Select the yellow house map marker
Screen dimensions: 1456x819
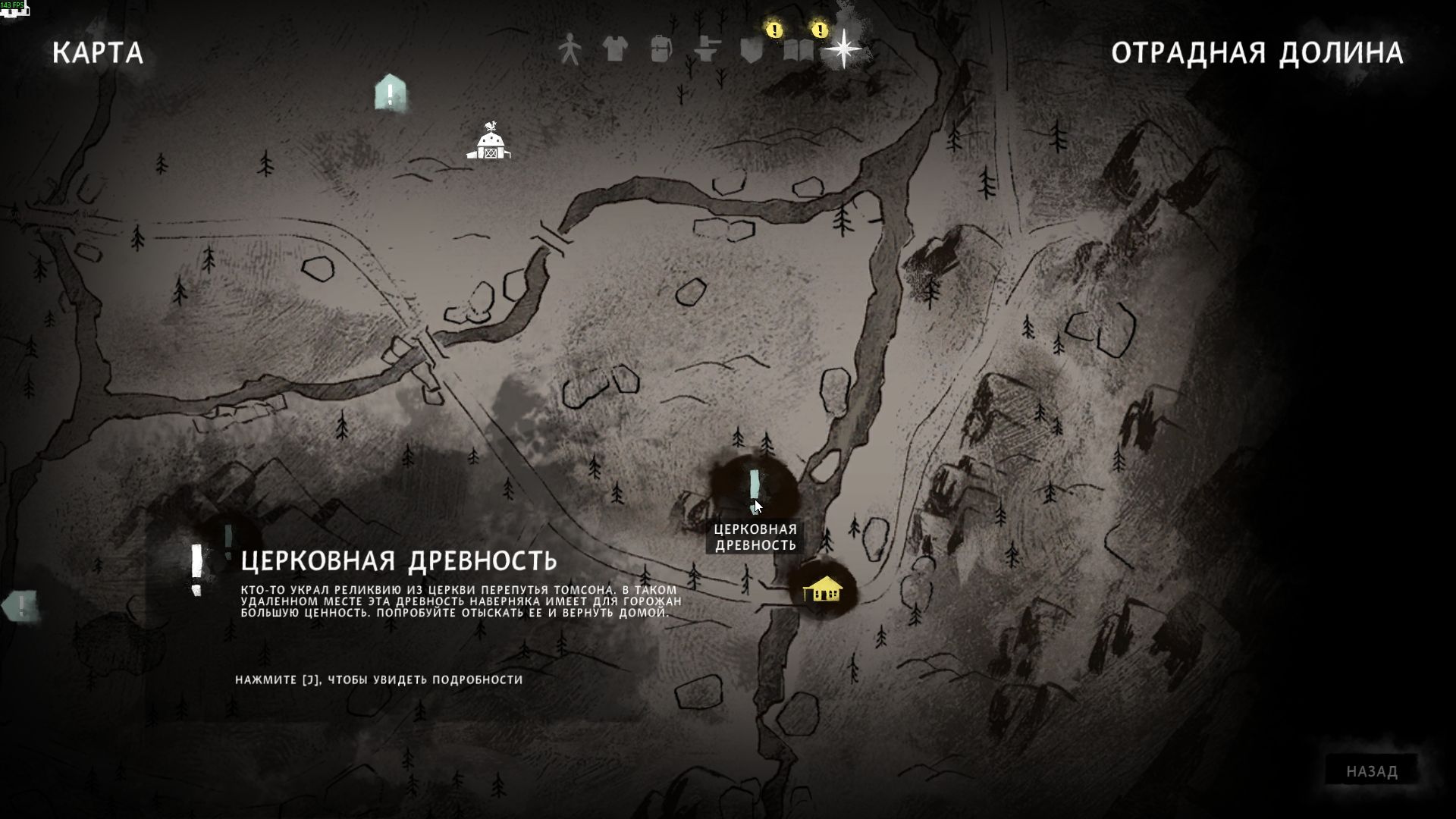822,588
